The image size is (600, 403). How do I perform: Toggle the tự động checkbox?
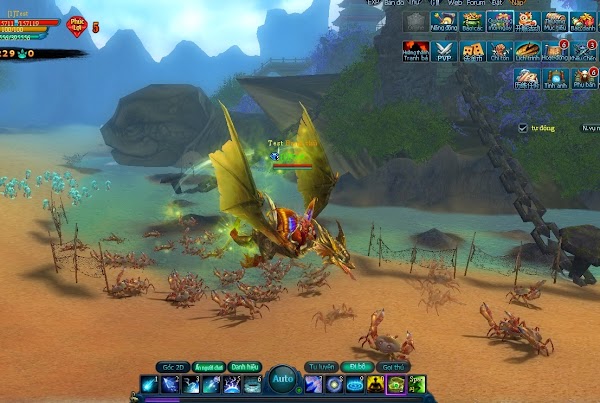[523, 128]
